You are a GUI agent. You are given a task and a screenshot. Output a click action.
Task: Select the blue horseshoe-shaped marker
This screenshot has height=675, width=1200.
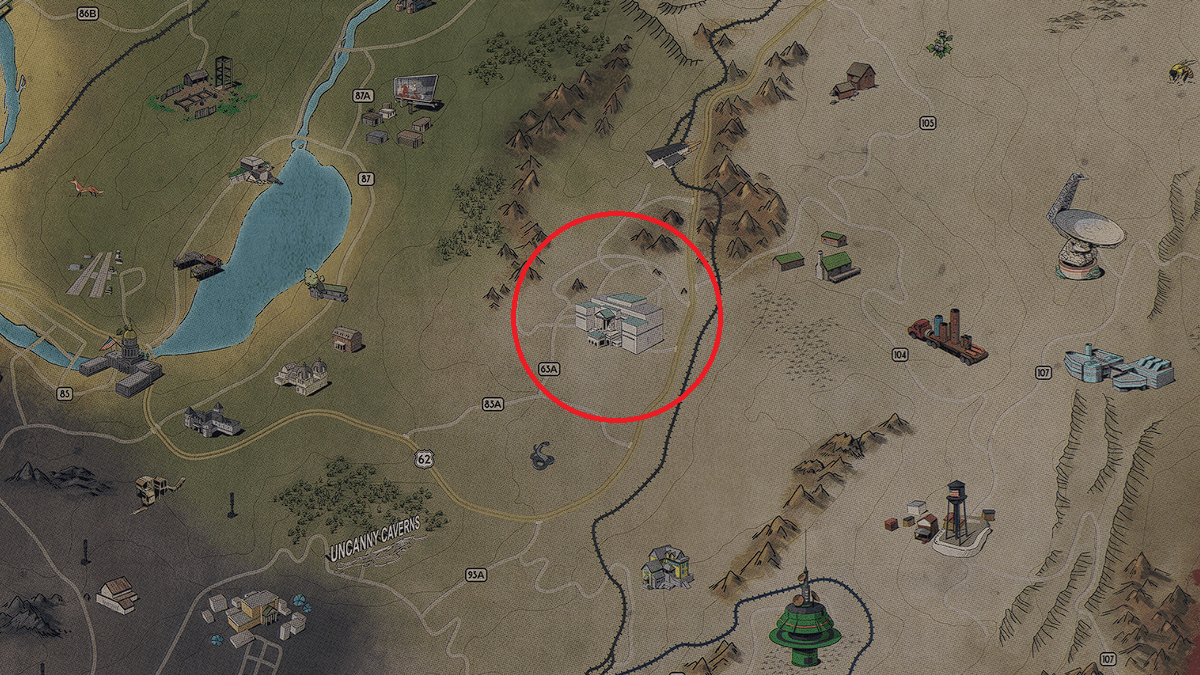[543, 455]
